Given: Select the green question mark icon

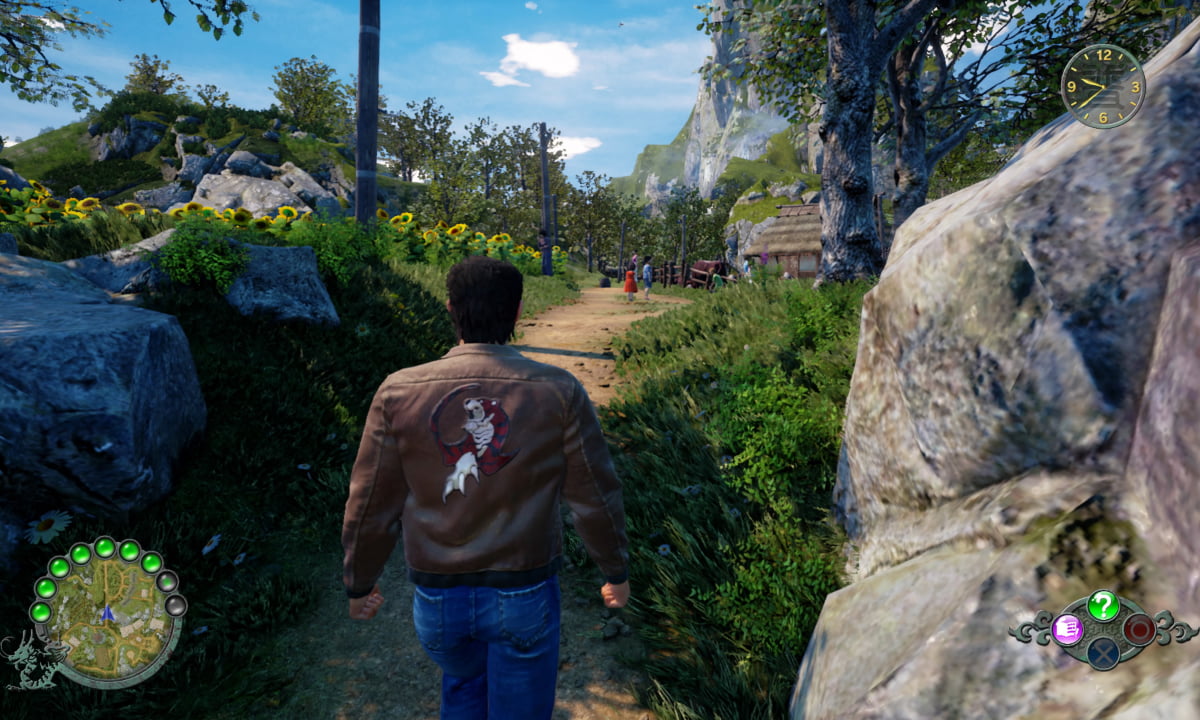Looking at the screenshot, I should coord(1103,604).
